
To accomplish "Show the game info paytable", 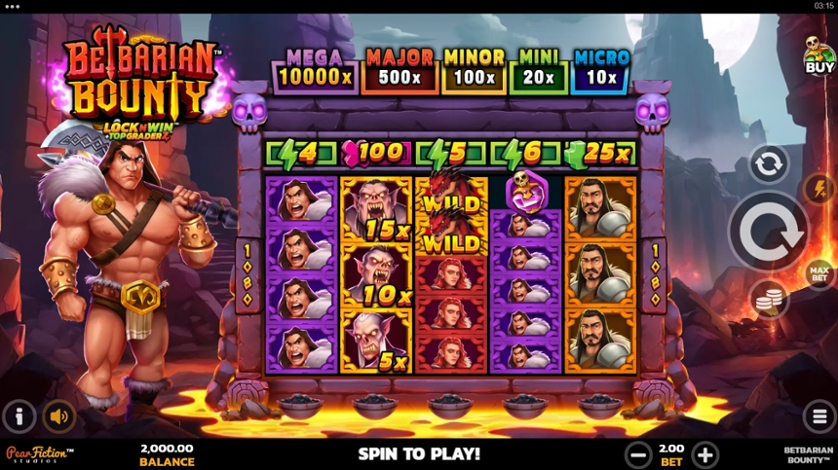I will pyautogui.click(x=19, y=416).
